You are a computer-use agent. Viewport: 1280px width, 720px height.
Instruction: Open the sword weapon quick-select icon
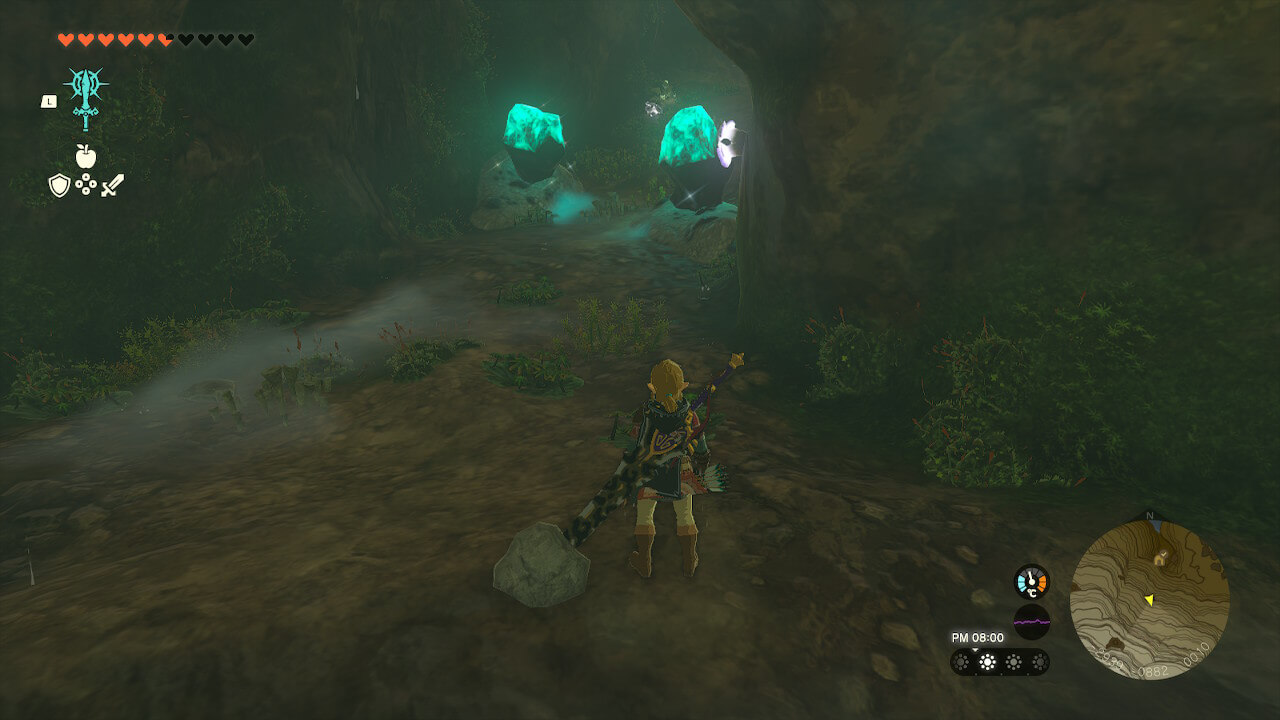(x=112, y=185)
